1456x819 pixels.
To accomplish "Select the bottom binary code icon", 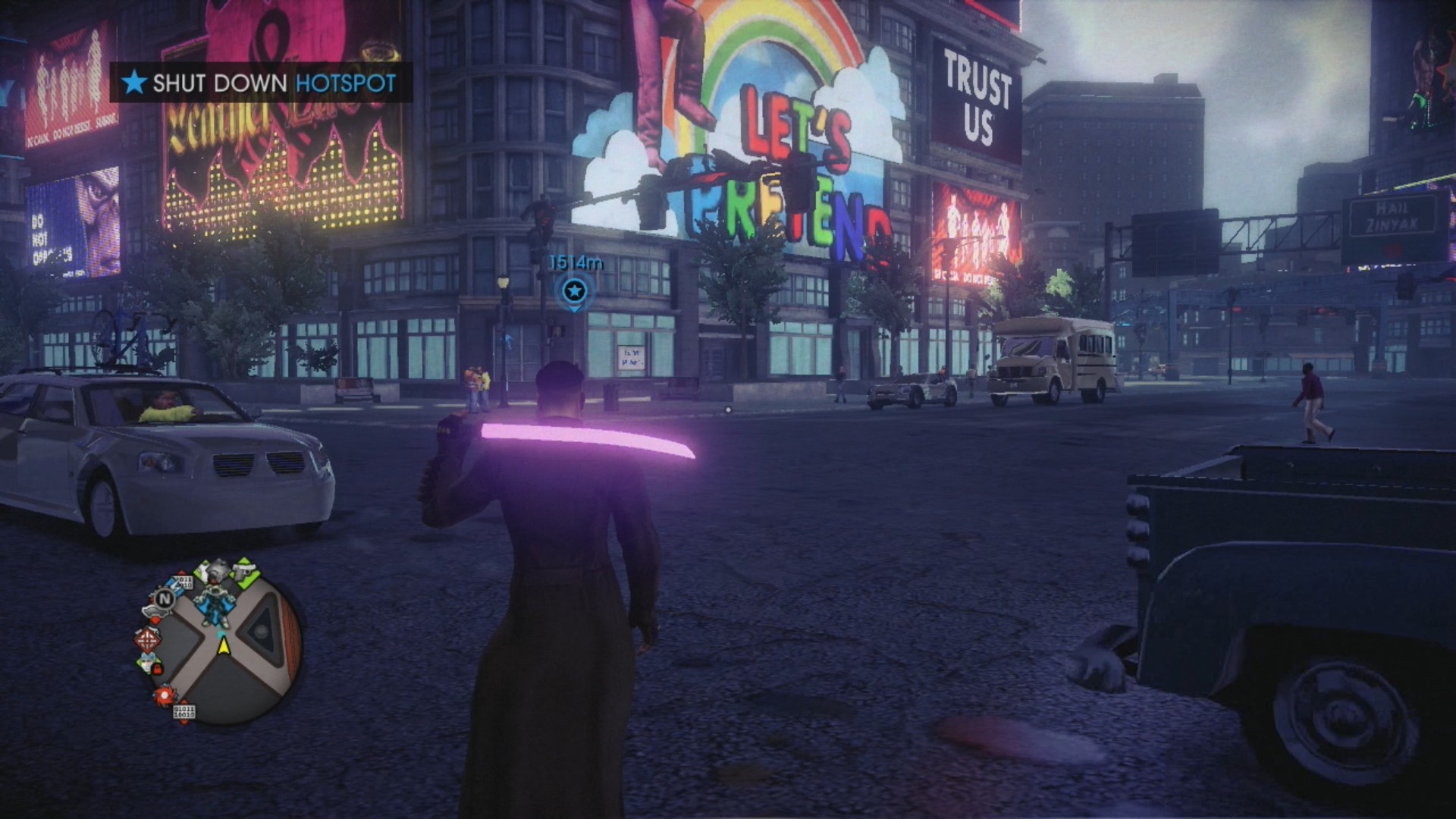I will point(184,712).
